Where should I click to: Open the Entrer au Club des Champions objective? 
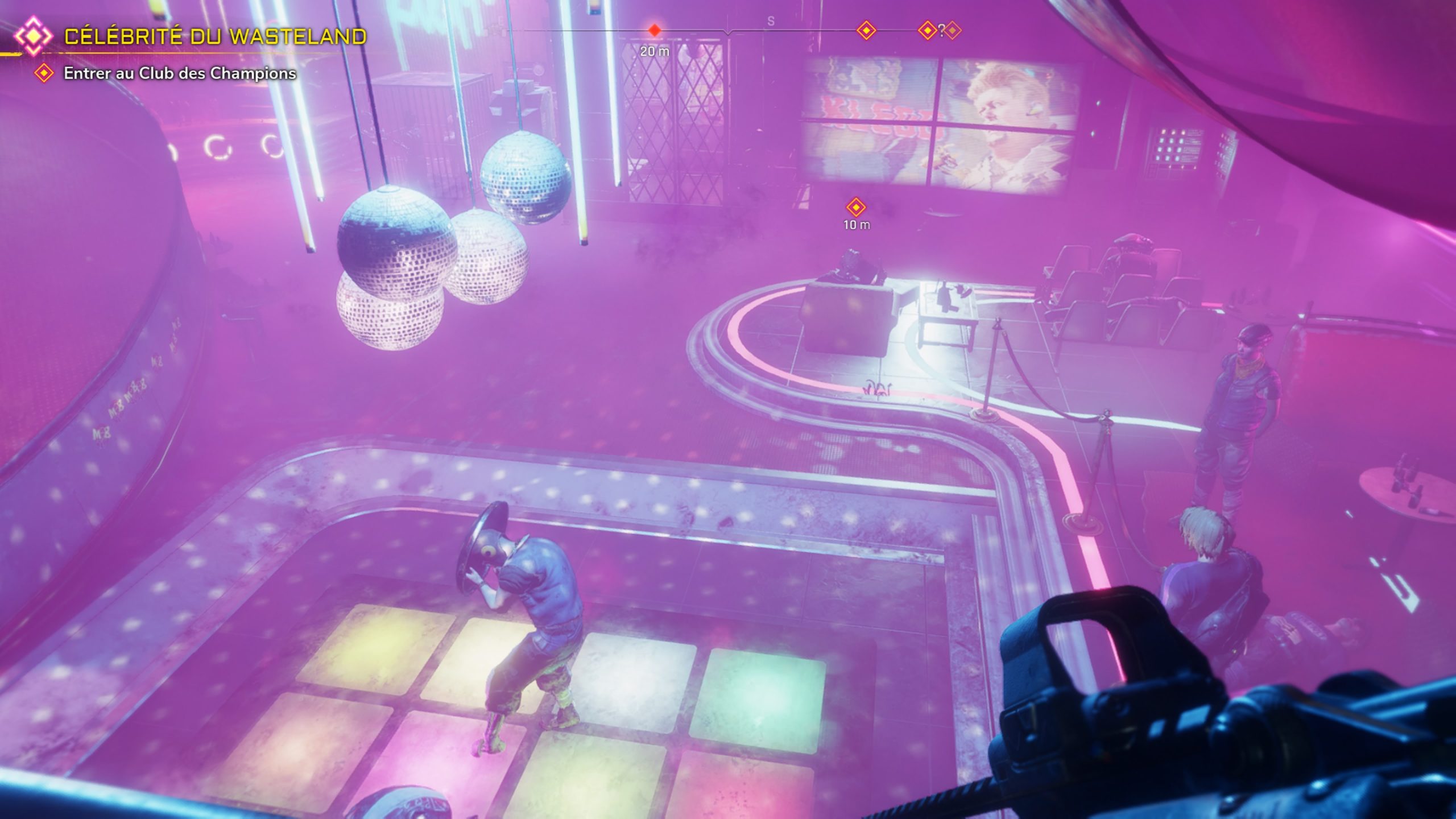point(180,73)
